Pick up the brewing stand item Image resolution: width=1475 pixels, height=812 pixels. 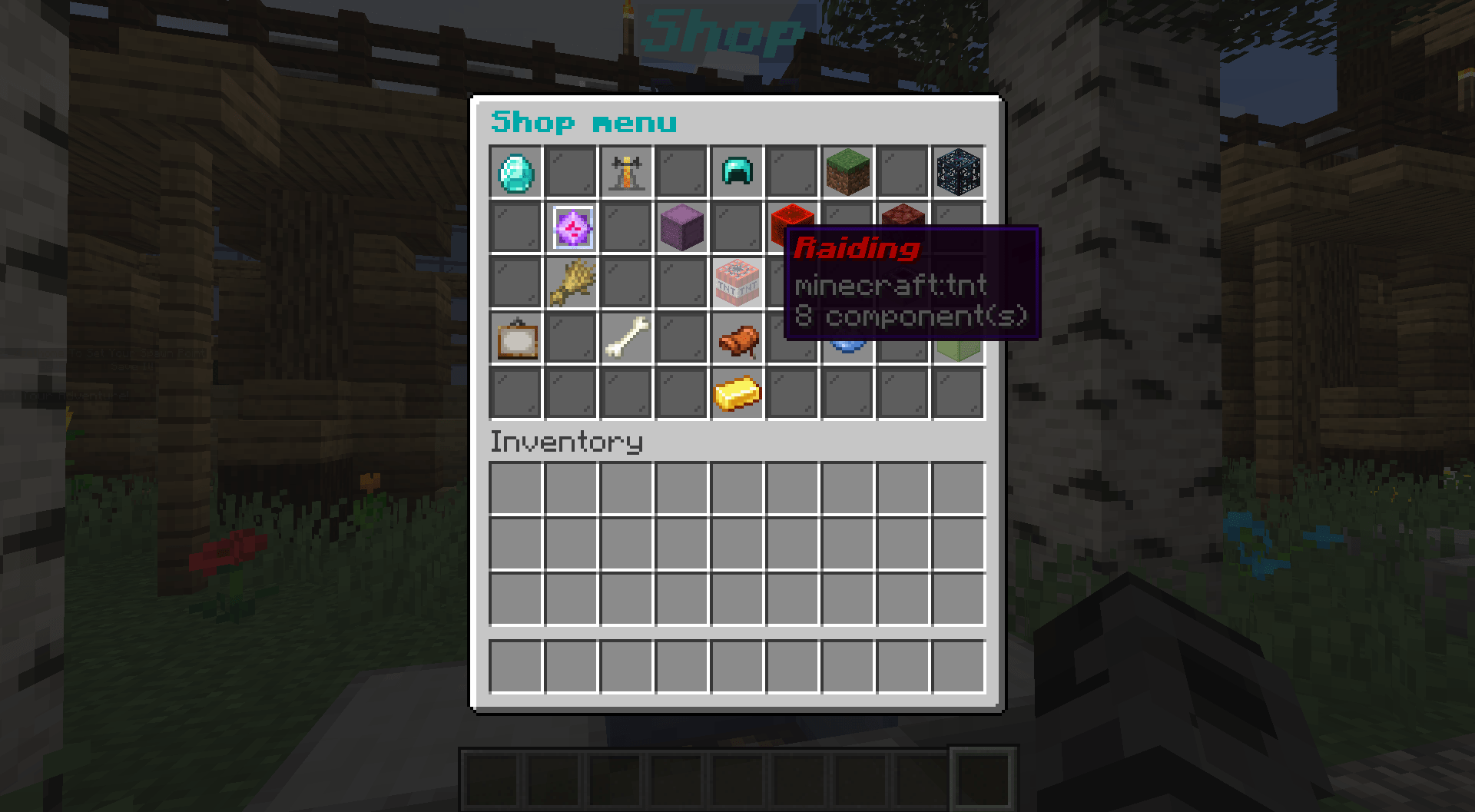pyautogui.click(x=626, y=171)
